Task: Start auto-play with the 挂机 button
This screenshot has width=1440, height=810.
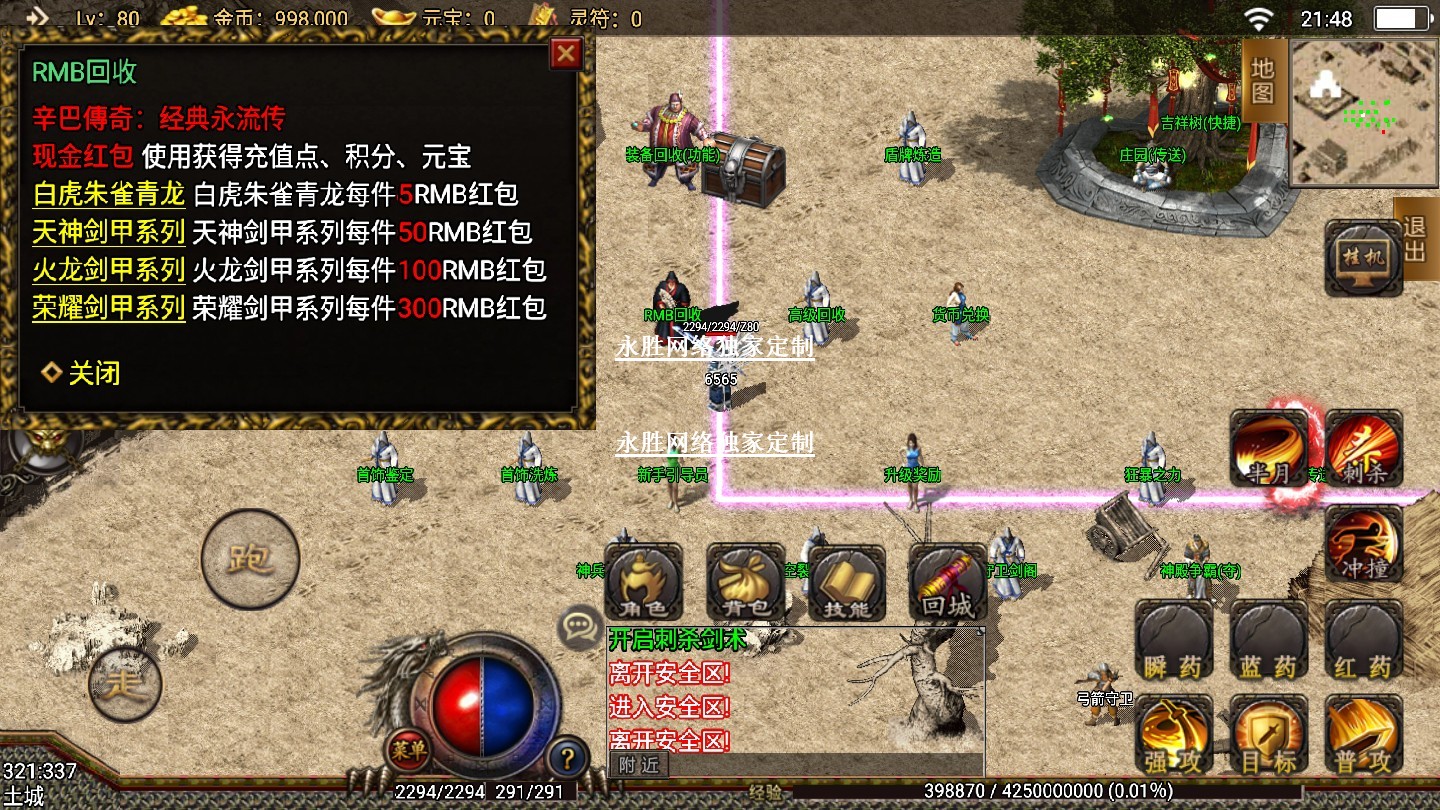Action: [x=1363, y=258]
